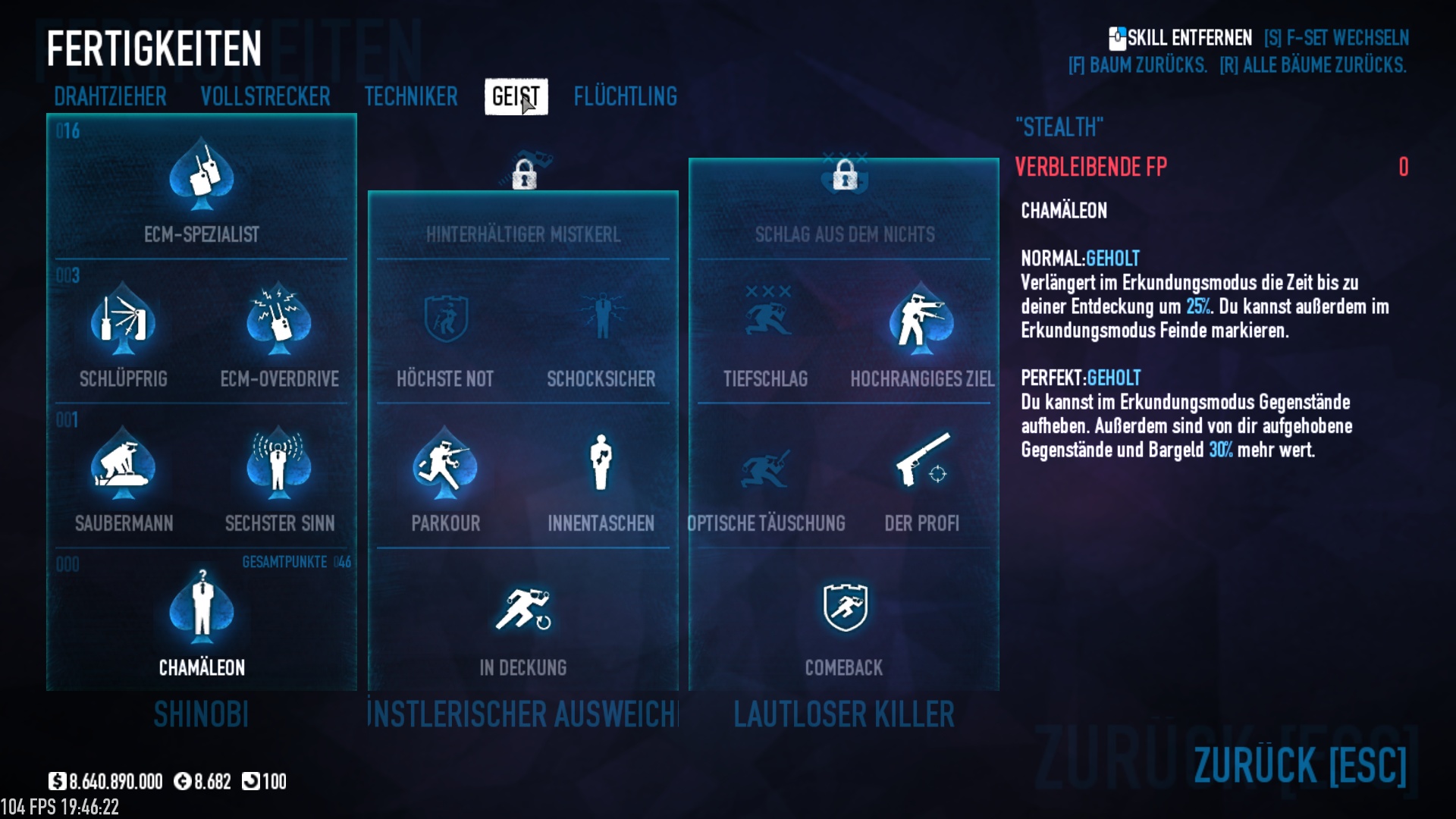The image size is (1456, 819).
Task: Select the Comeback skill icon
Action: point(845,609)
